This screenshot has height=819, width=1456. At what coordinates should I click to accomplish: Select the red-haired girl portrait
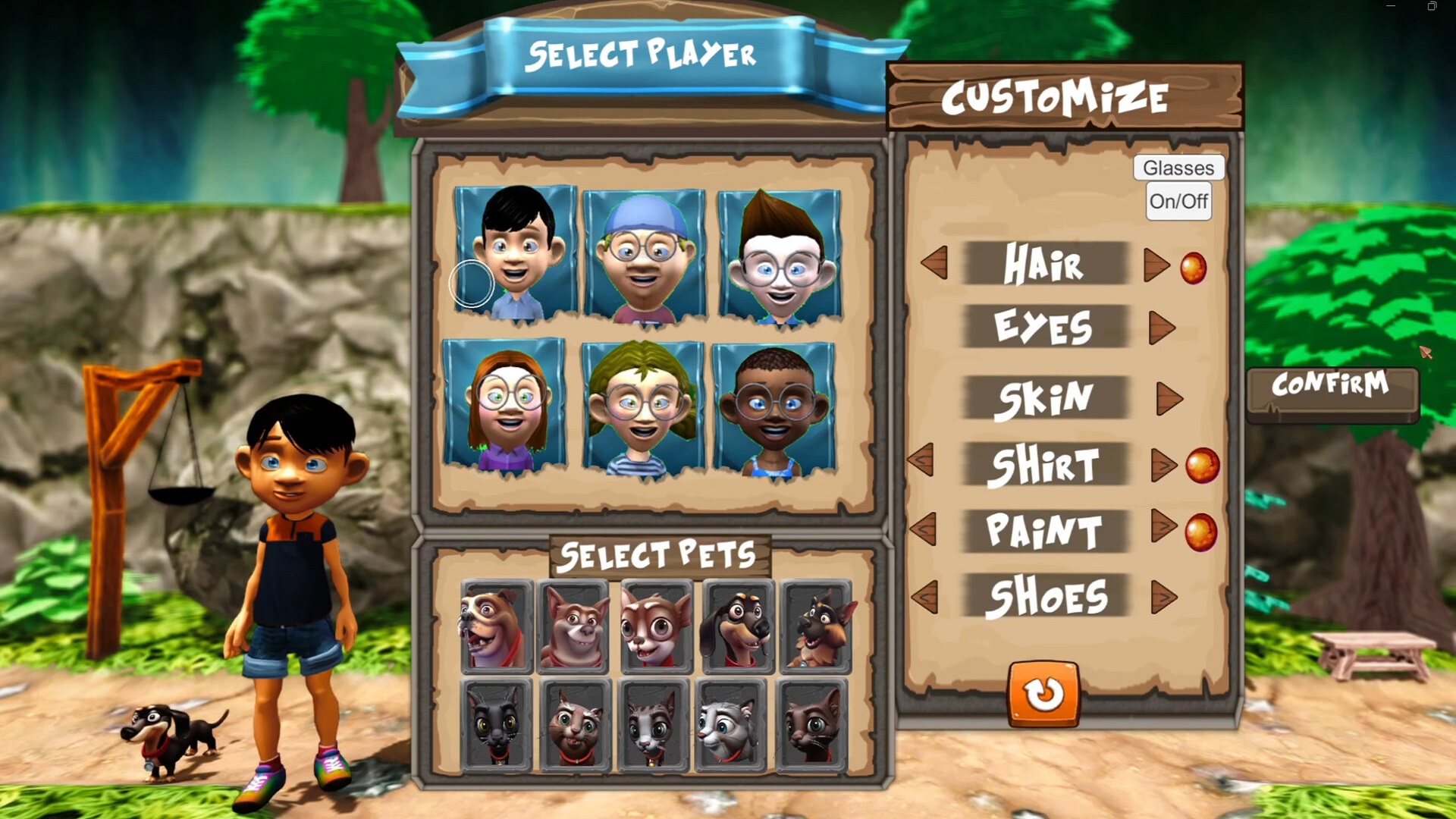pos(504,406)
